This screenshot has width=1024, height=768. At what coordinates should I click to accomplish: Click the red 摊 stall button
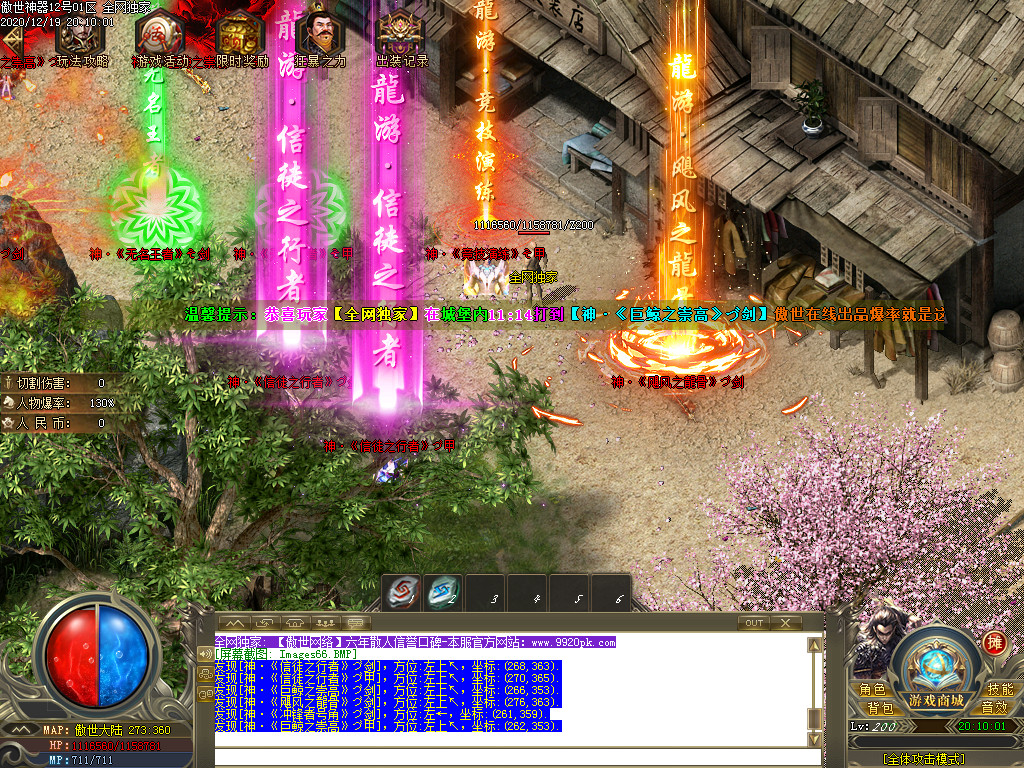994,643
